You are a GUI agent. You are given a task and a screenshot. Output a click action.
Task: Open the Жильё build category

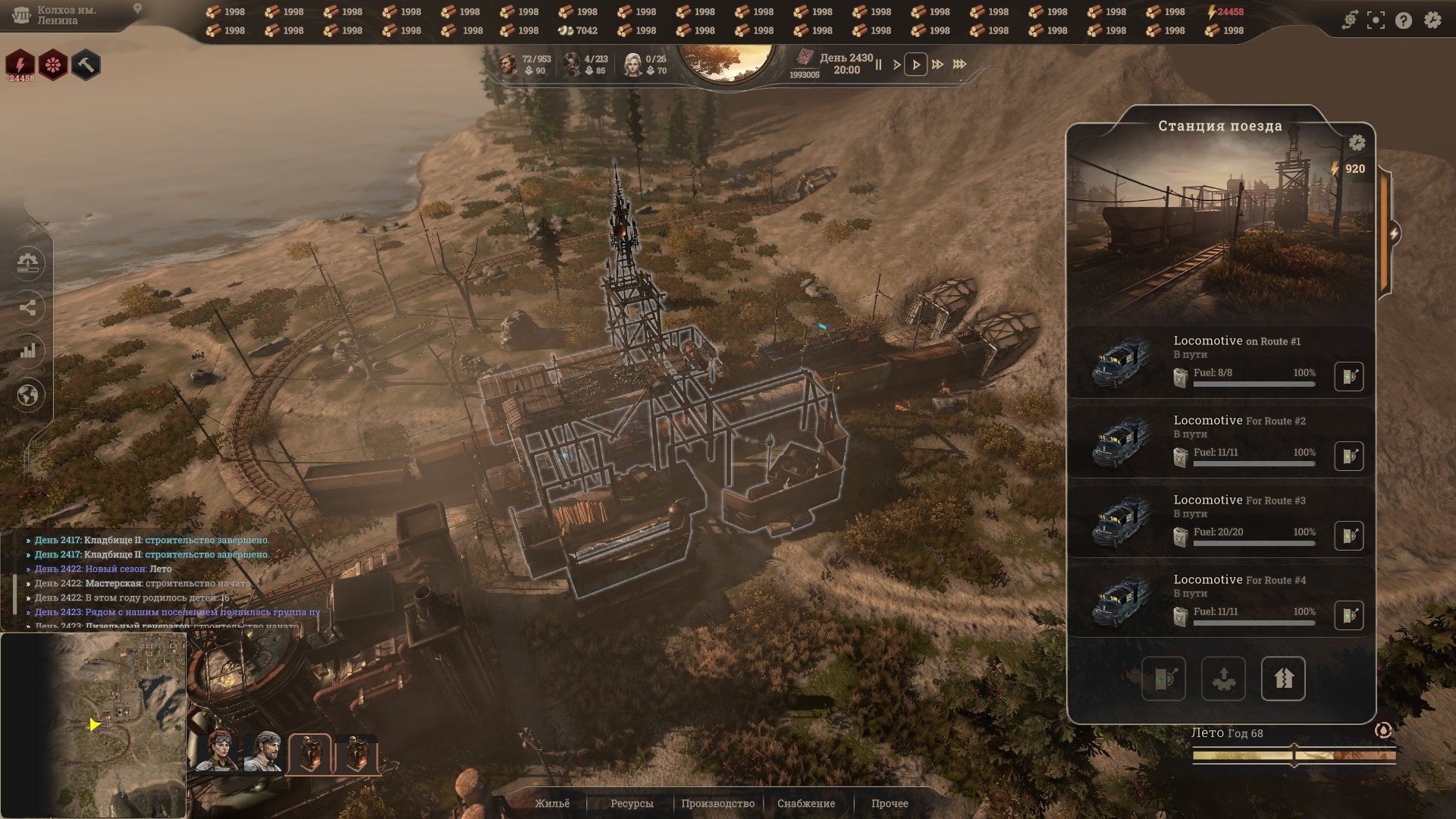552,803
